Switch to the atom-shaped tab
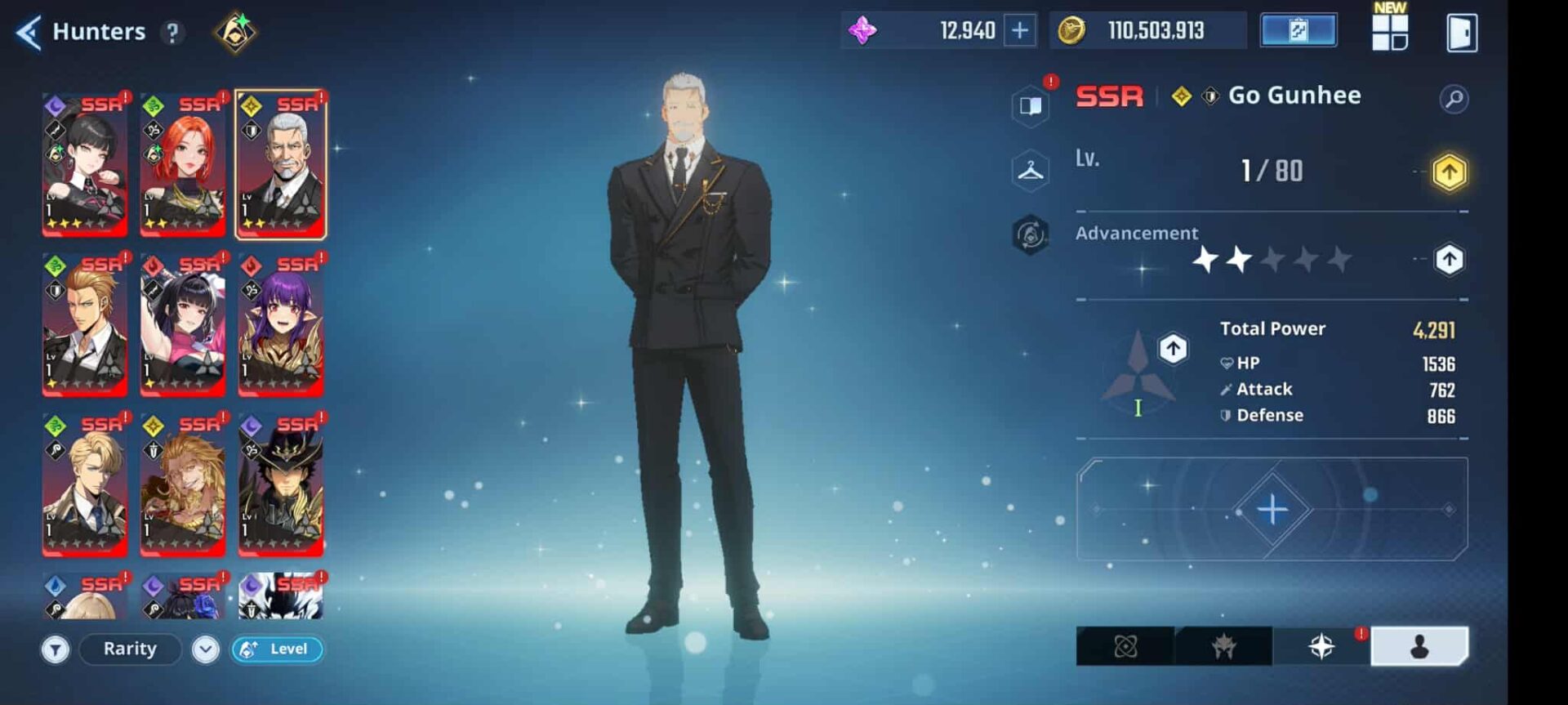Screen dimensions: 1568x705 point(1125,647)
